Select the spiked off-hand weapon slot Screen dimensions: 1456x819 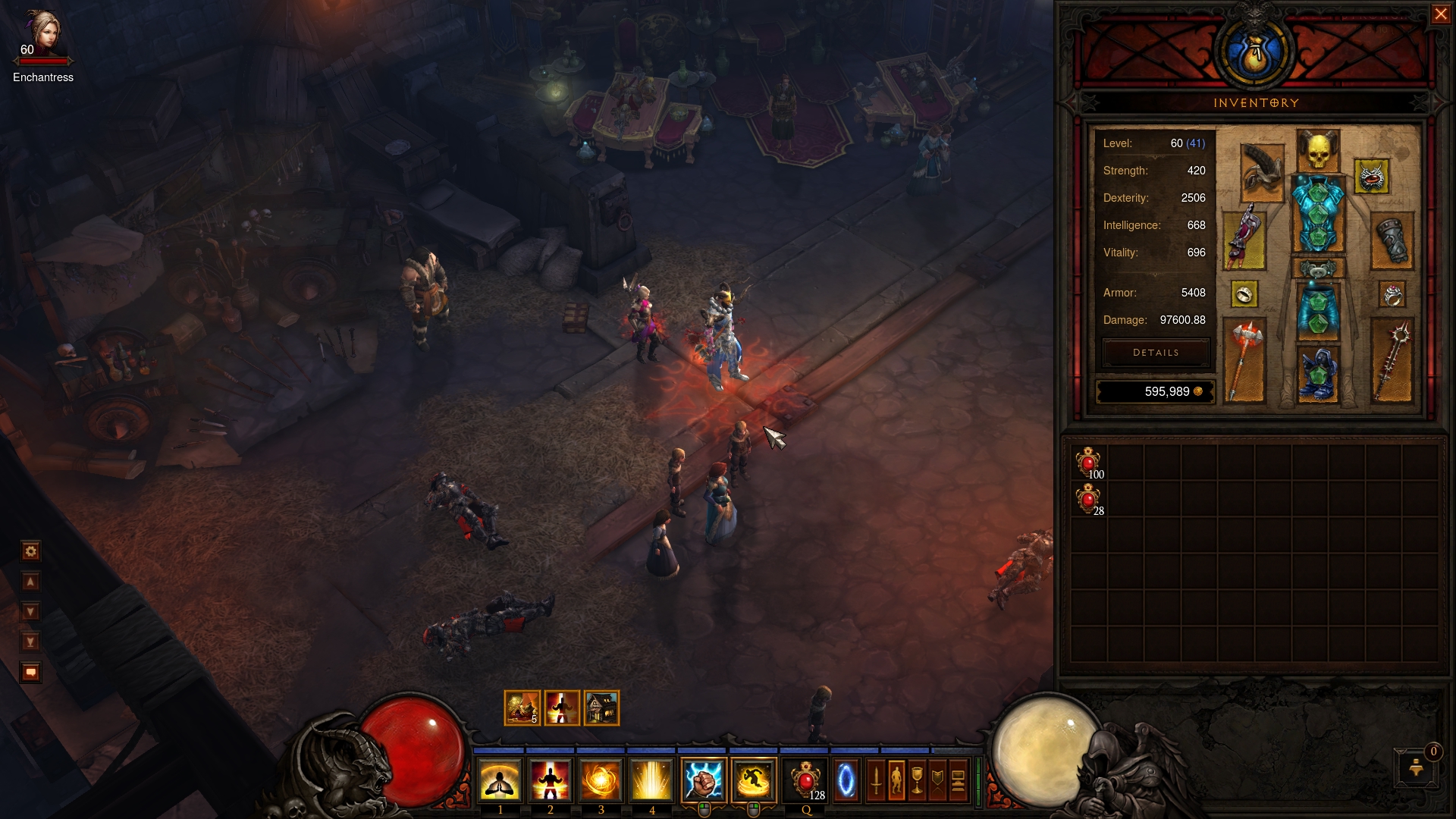1393,359
